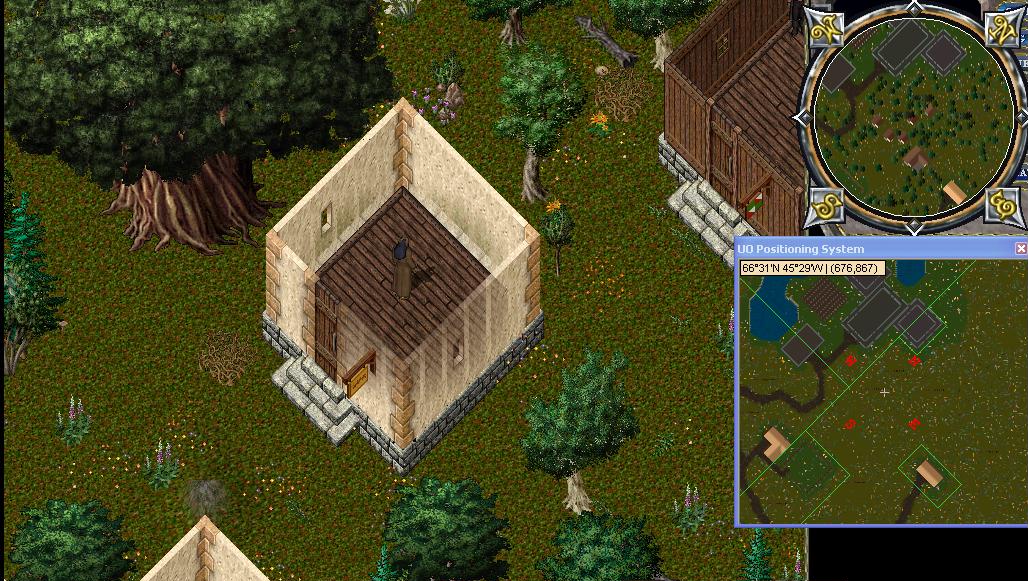This screenshot has width=1028, height=581.
Task: Click the radar frame's bottom-left gold ornament
Action: pos(825,205)
